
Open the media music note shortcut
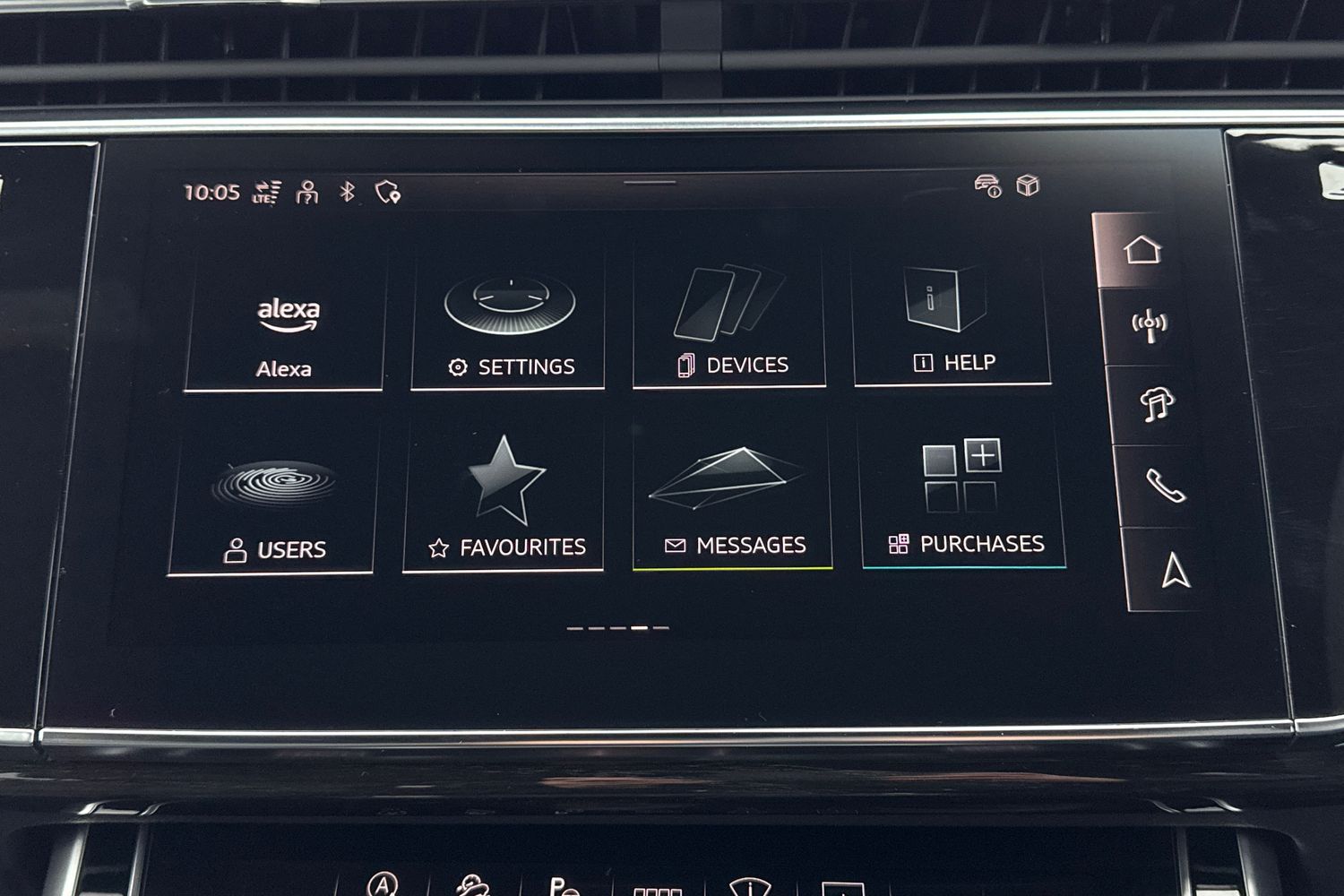point(1157,405)
